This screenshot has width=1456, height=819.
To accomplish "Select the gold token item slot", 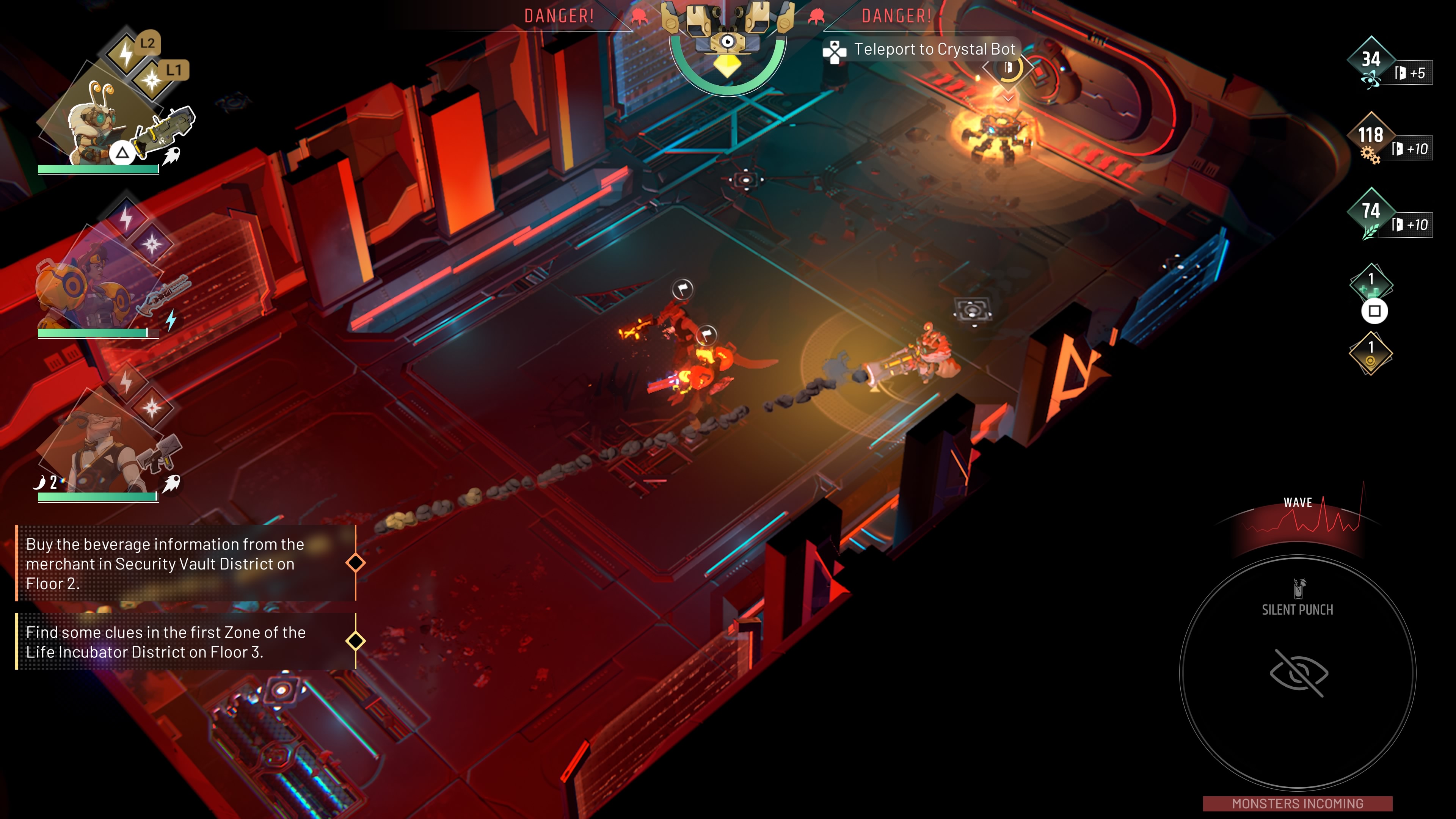I will click(x=1371, y=354).
